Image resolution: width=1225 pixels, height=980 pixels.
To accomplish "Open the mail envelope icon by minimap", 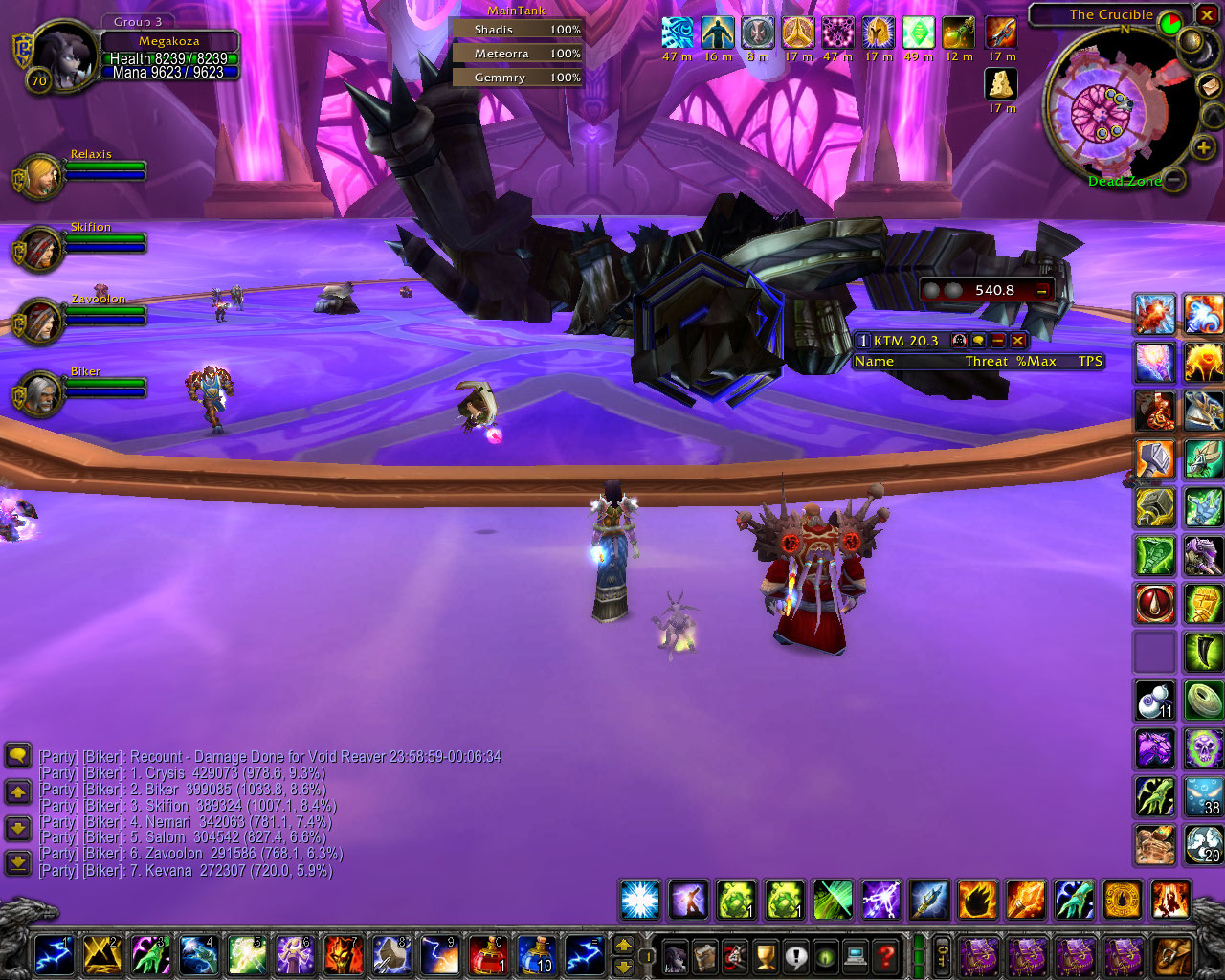I will 1208,86.
